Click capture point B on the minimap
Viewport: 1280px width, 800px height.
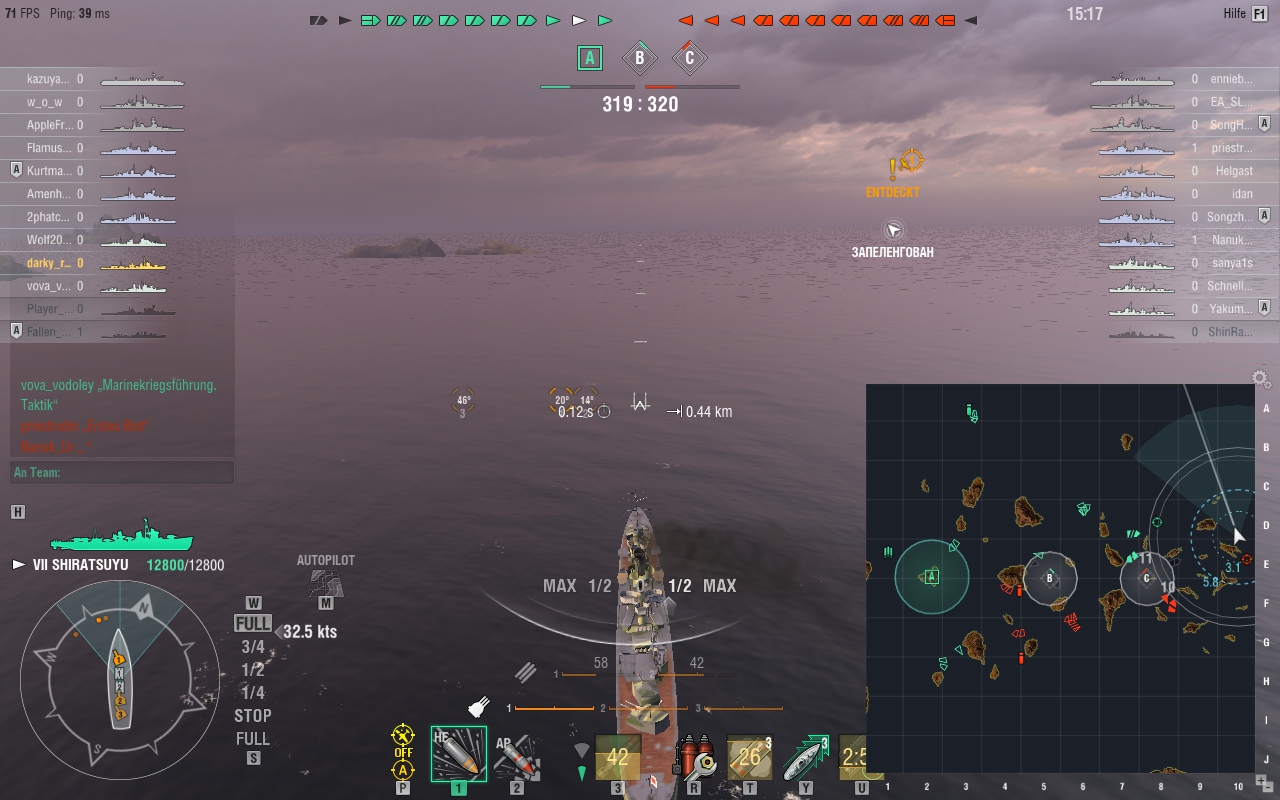click(x=1049, y=577)
